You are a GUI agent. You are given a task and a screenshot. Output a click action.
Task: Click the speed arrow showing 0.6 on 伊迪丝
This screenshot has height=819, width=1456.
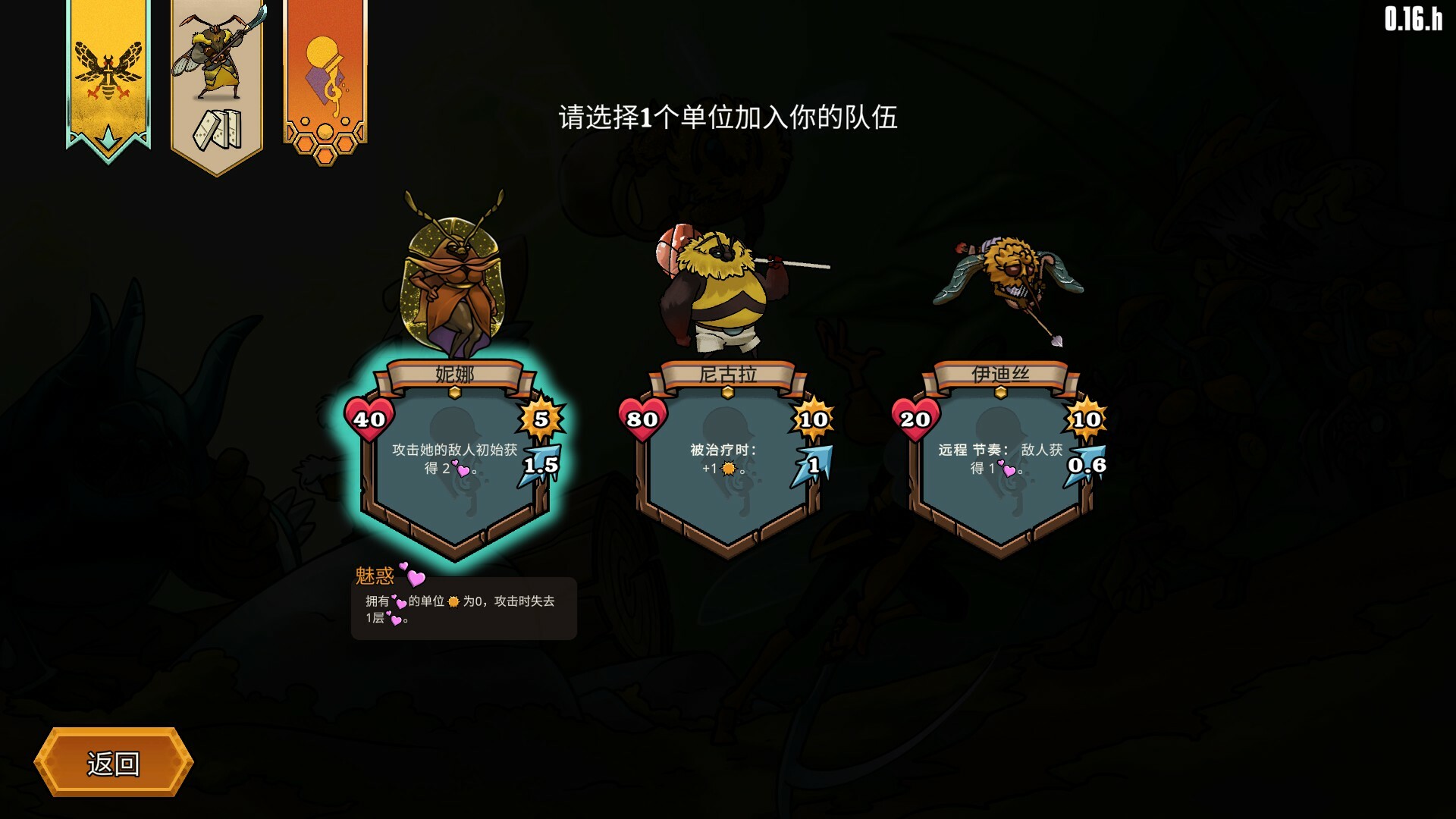(1087, 464)
